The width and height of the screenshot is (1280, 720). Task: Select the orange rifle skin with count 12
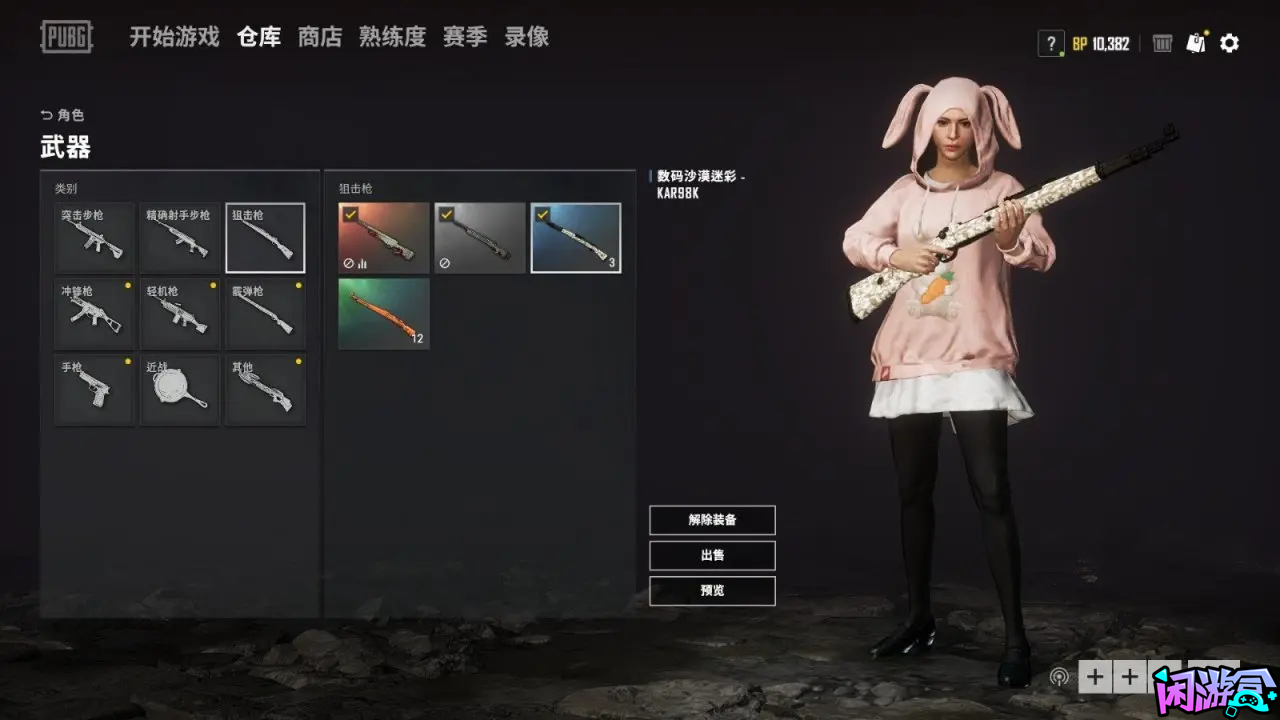(x=384, y=314)
